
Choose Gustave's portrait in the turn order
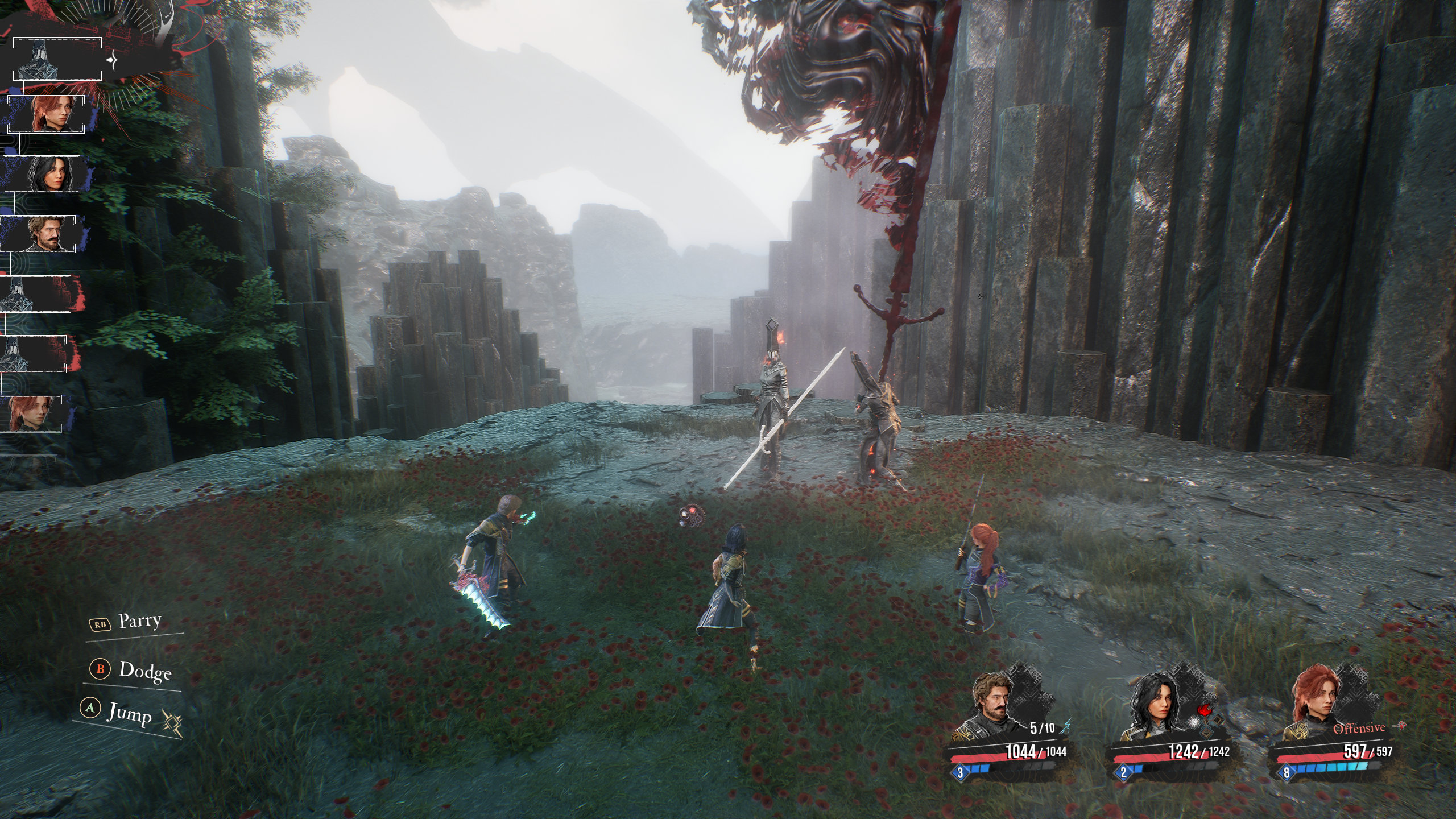38,234
